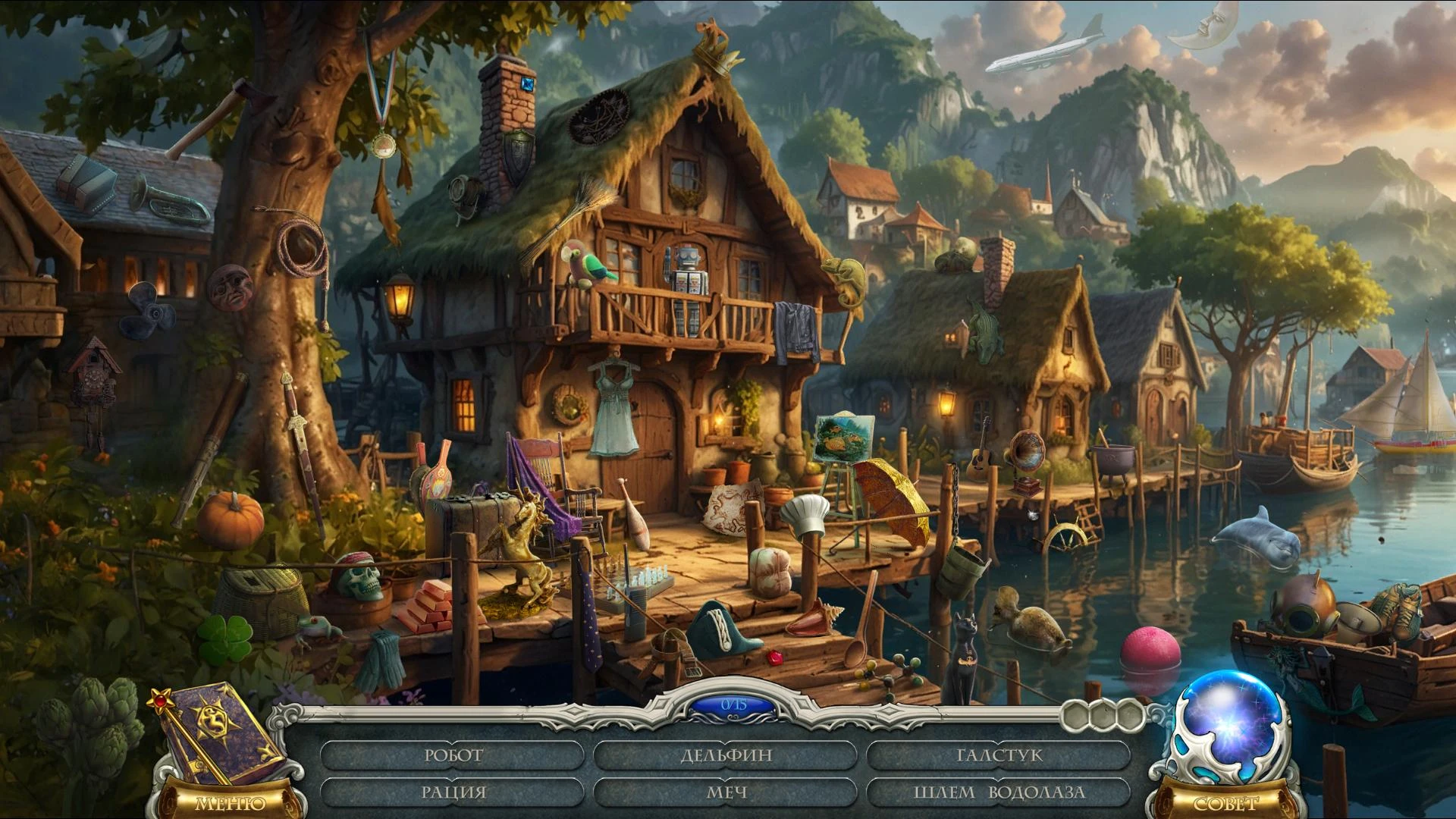Choose РАЦИЯ in the item list

pos(453,792)
